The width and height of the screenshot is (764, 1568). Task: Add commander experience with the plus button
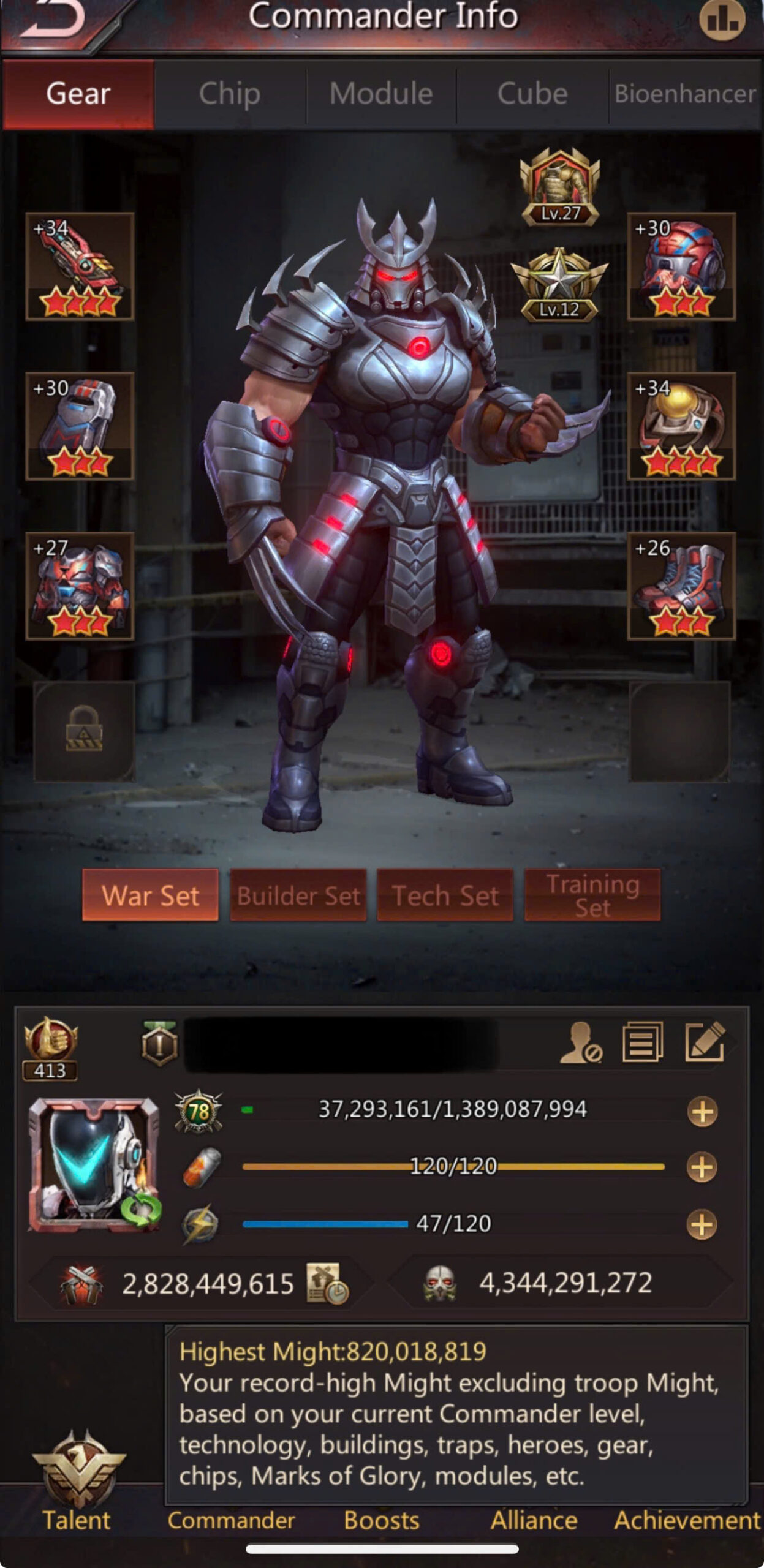point(702,1111)
